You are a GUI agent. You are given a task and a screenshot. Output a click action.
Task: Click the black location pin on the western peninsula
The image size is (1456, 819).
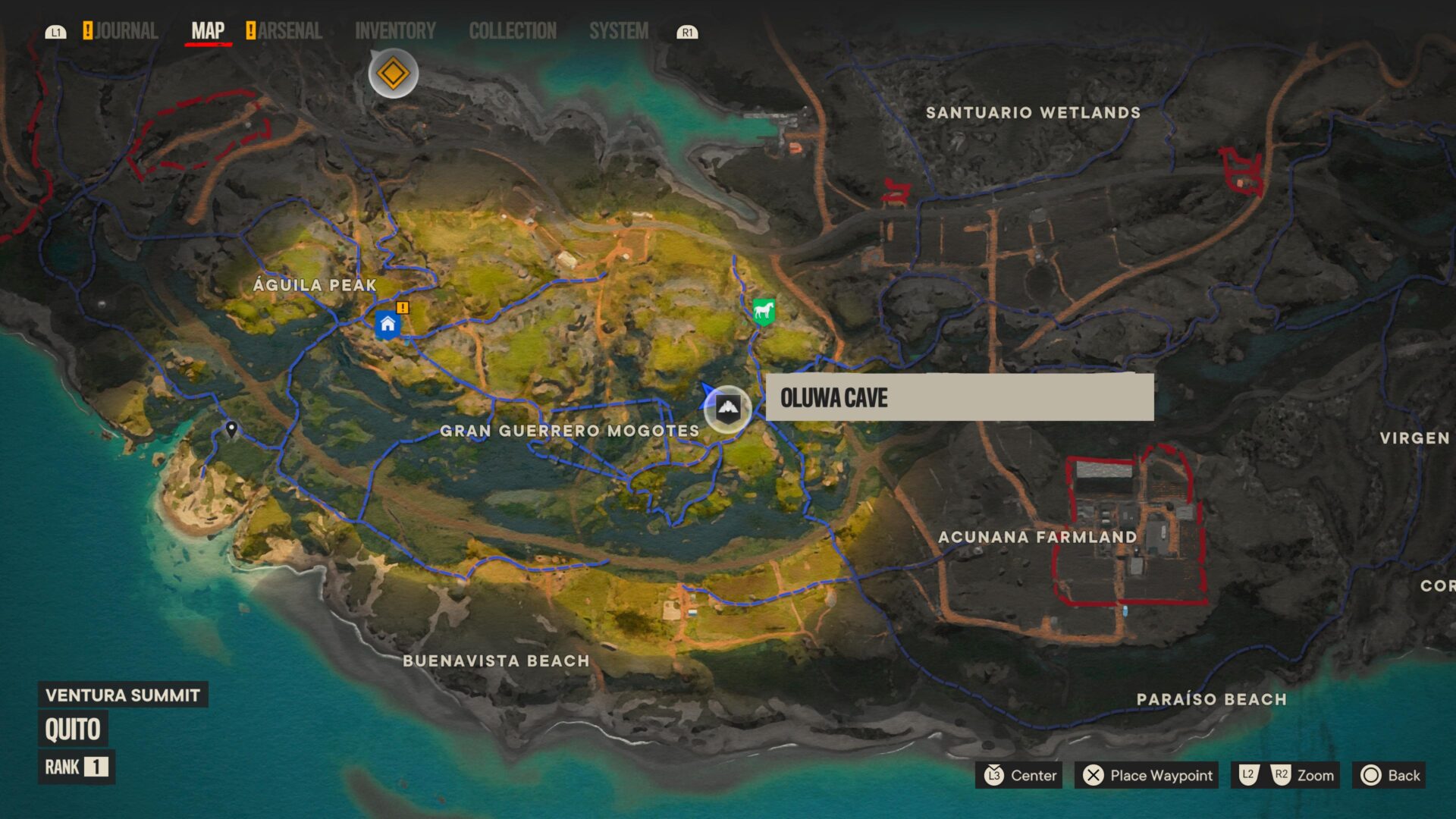[x=231, y=427]
